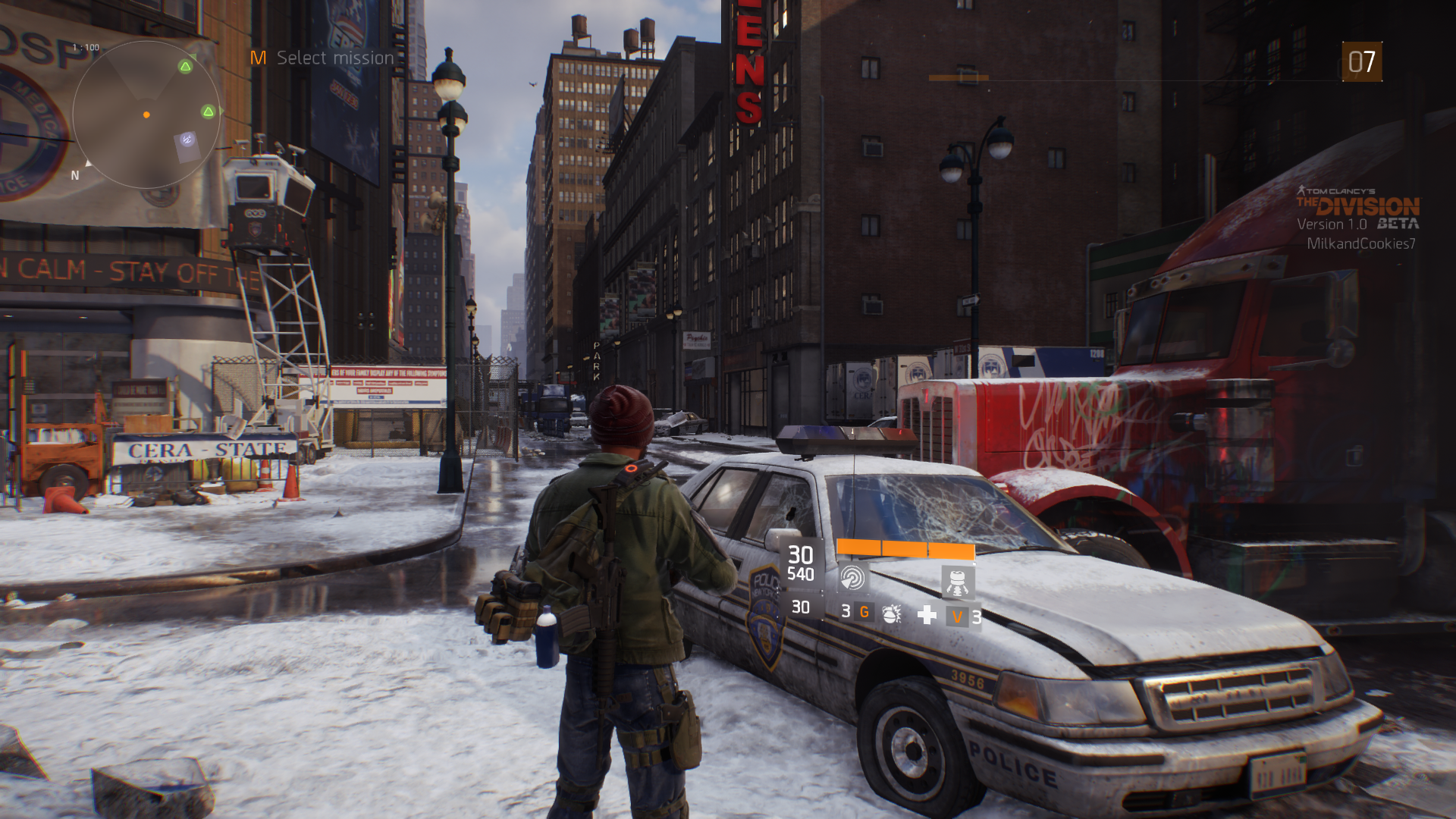Viewport: 1456px width, 819px height.
Task: Select the wrench marker on the minimap
Action: pos(187,140)
